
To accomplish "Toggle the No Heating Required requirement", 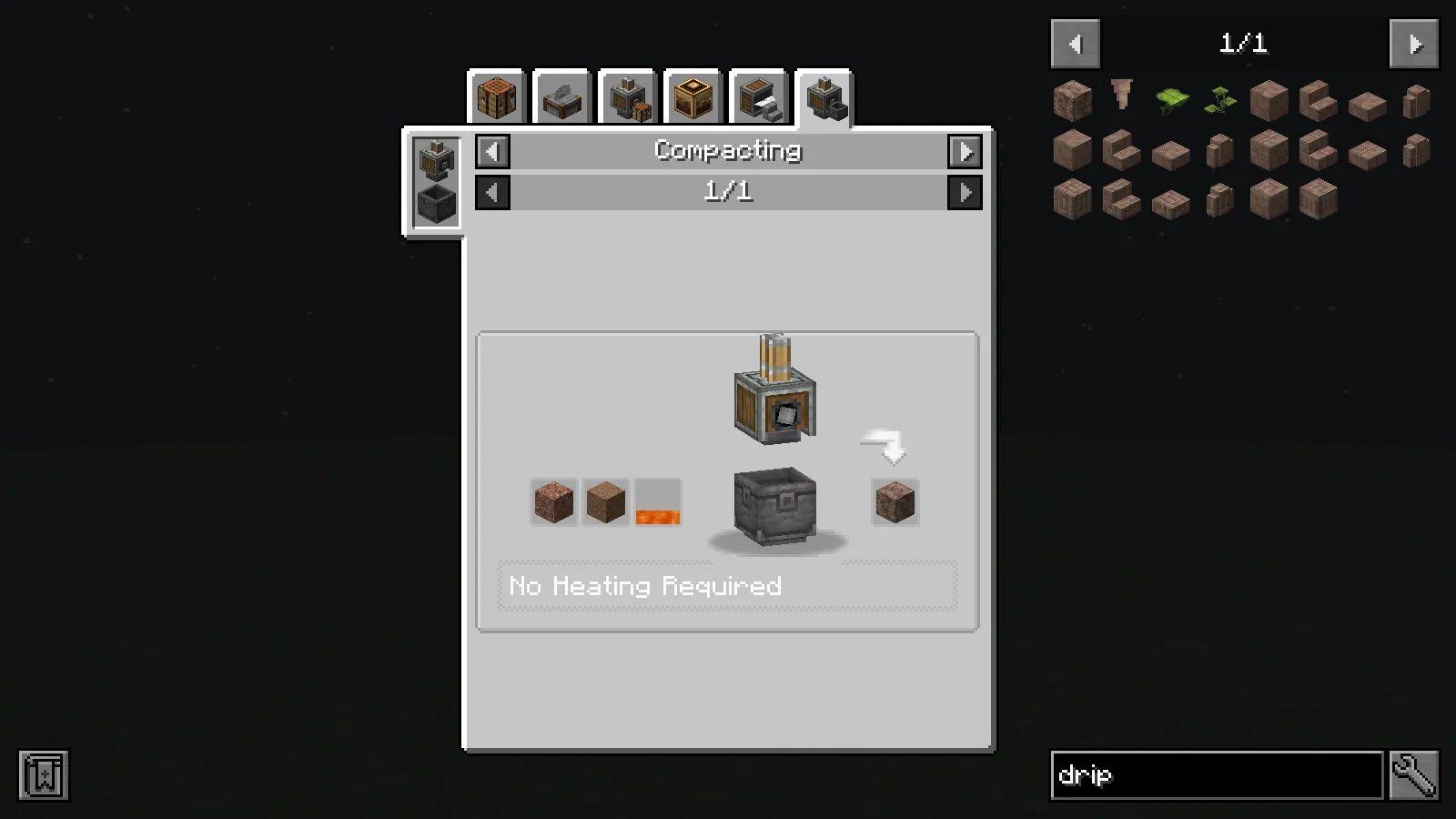I will 645,586.
